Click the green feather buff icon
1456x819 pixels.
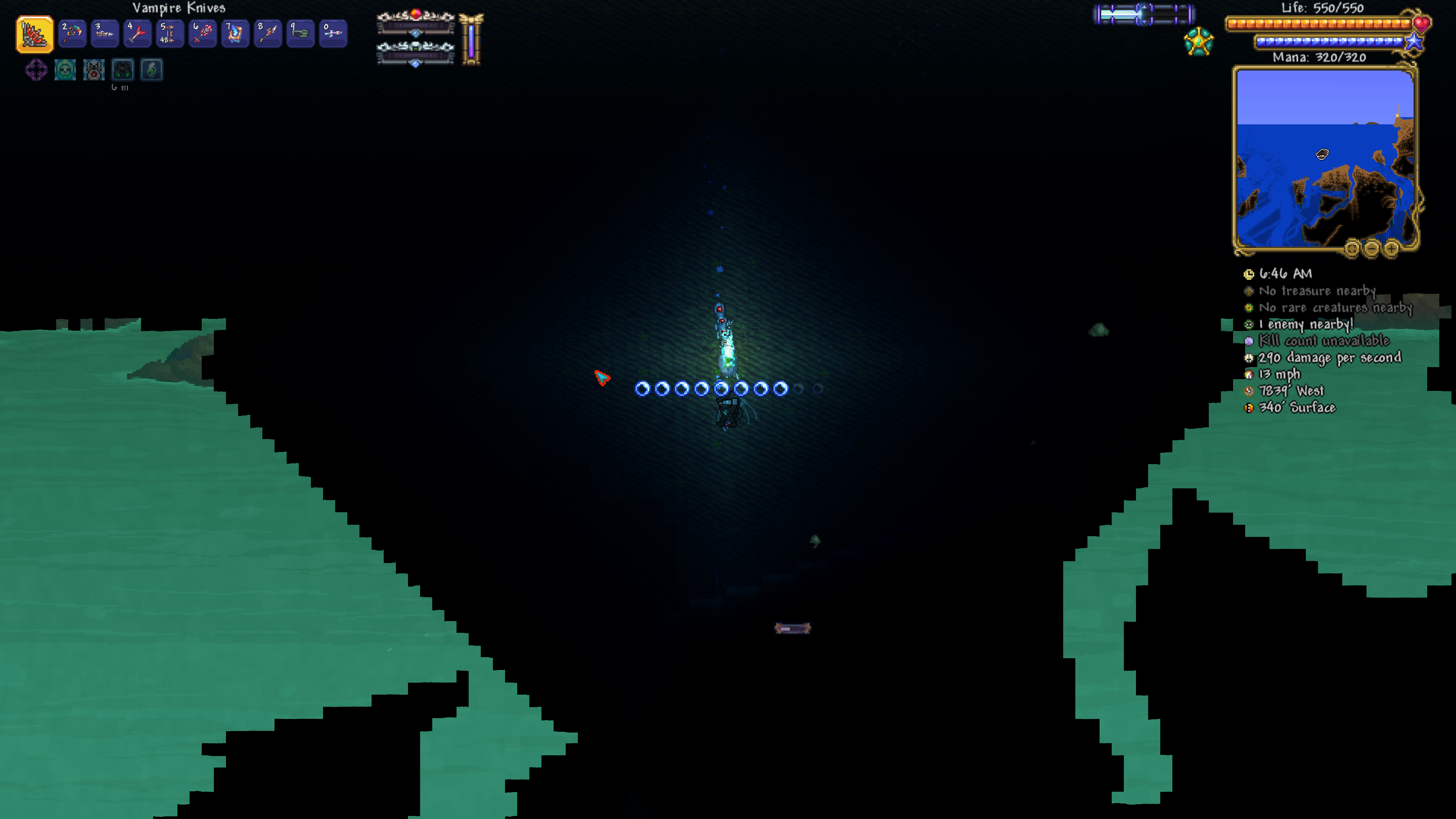click(152, 70)
